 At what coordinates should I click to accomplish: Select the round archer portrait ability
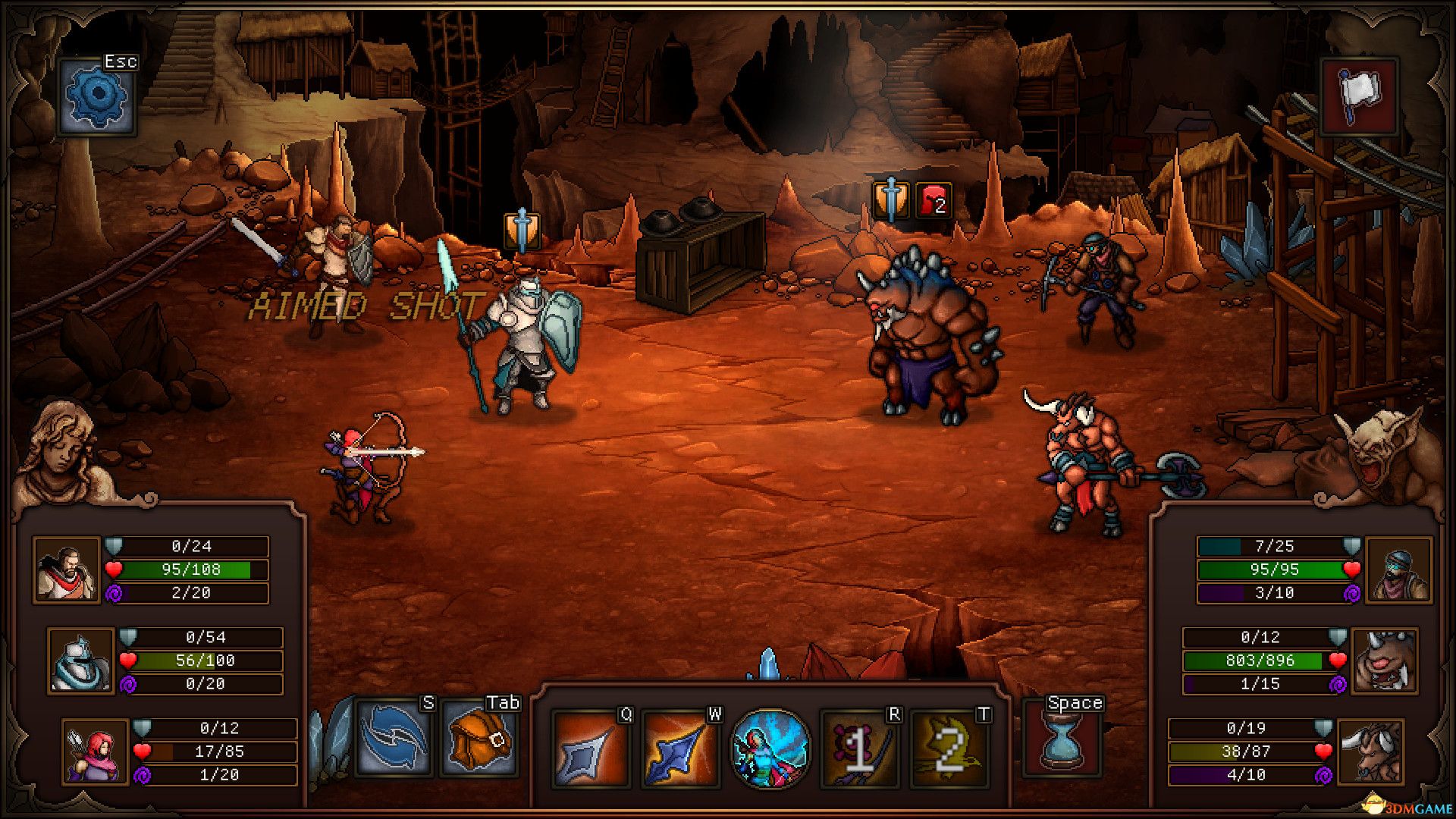(x=770, y=748)
